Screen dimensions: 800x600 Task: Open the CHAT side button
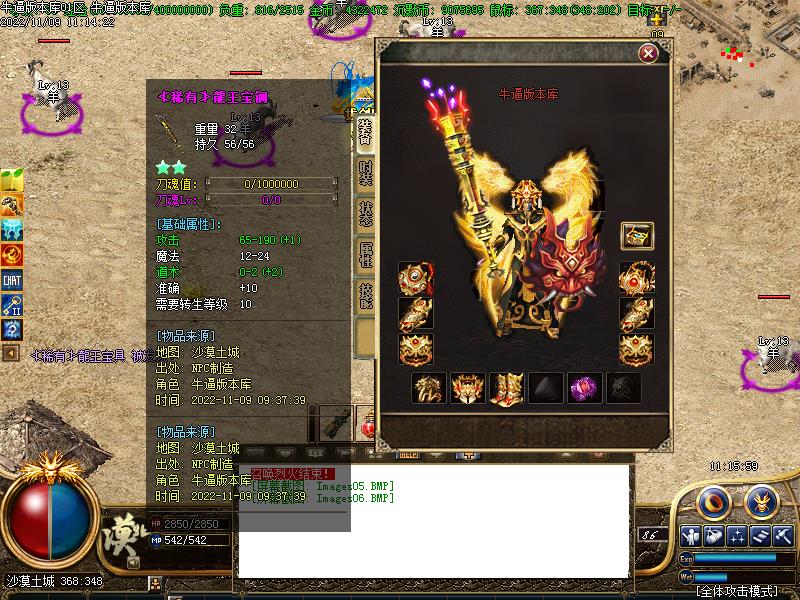point(12,281)
